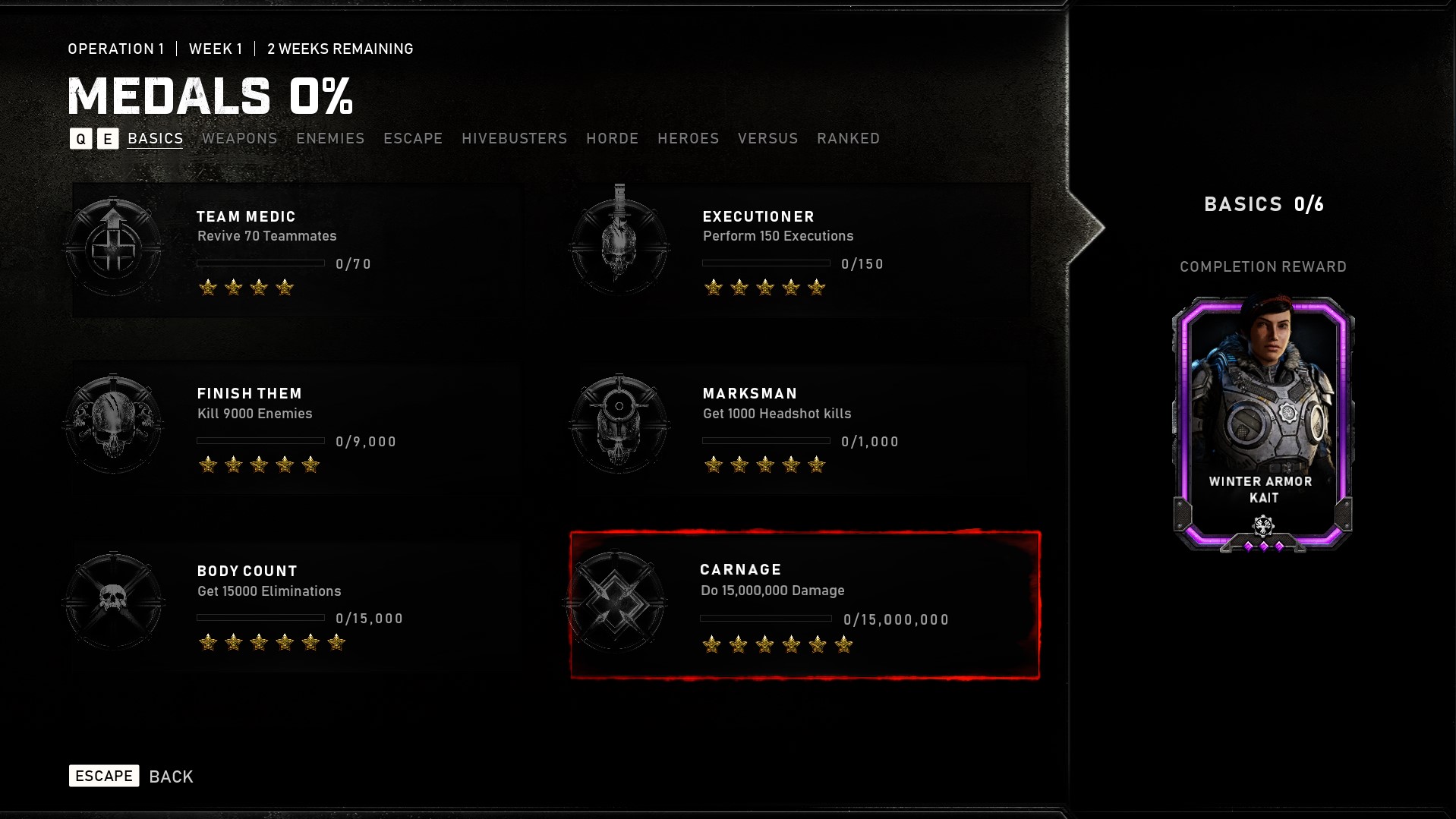Switch to the RANKED tab
Image resolution: width=1456 pixels, height=819 pixels.
(x=848, y=138)
